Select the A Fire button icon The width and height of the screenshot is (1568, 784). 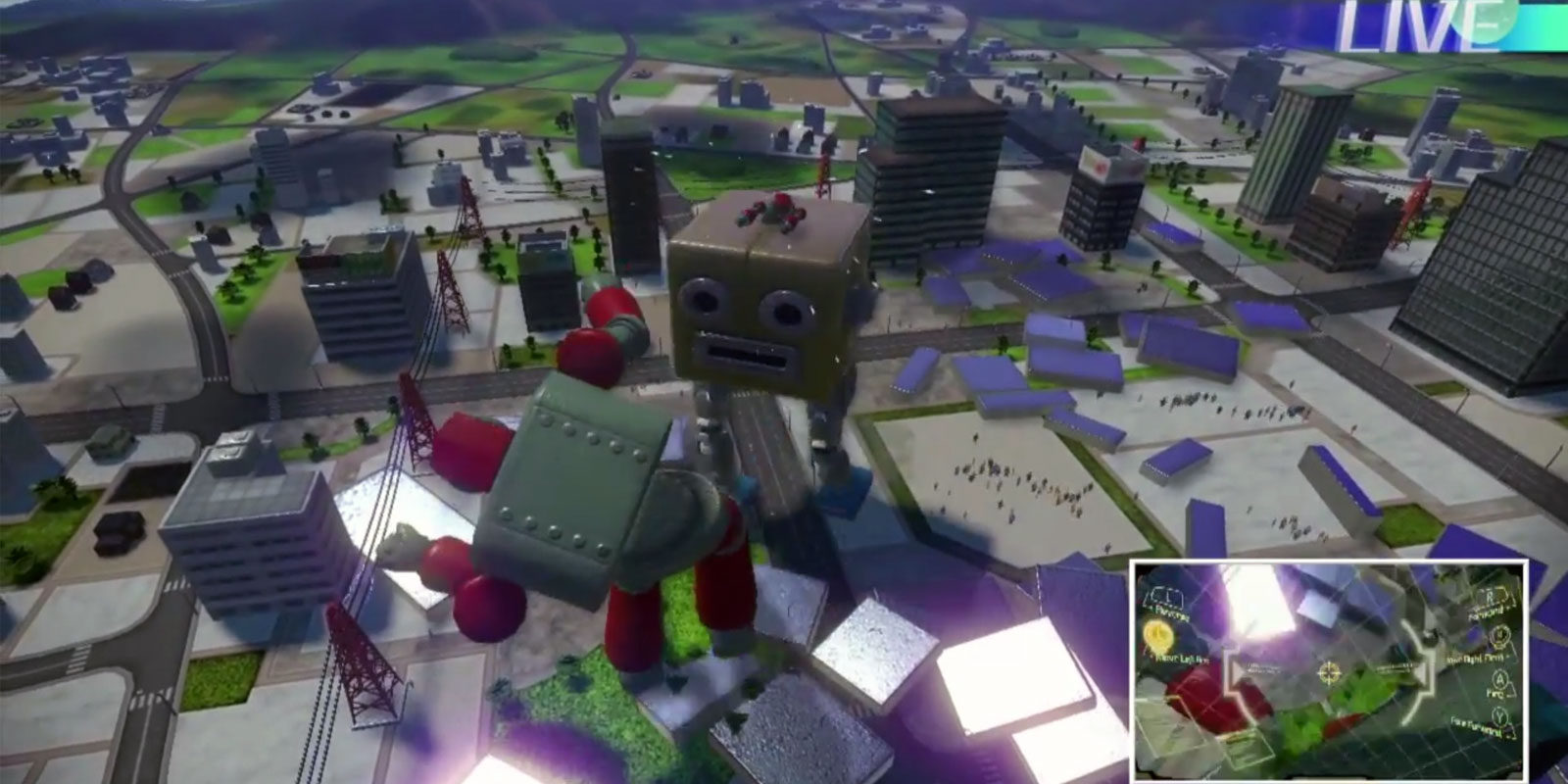pyautogui.click(x=1499, y=680)
